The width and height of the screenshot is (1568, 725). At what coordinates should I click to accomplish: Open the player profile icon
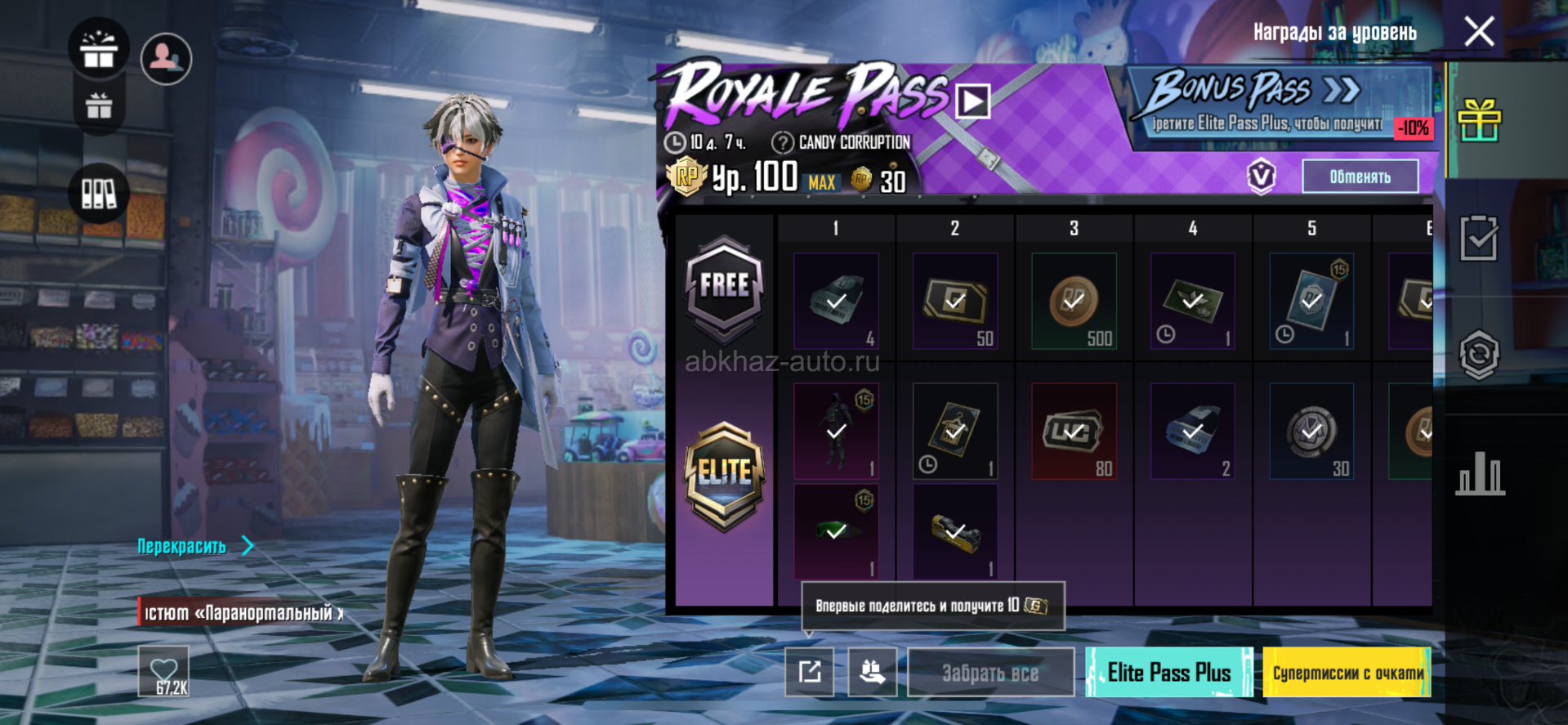pos(166,58)
